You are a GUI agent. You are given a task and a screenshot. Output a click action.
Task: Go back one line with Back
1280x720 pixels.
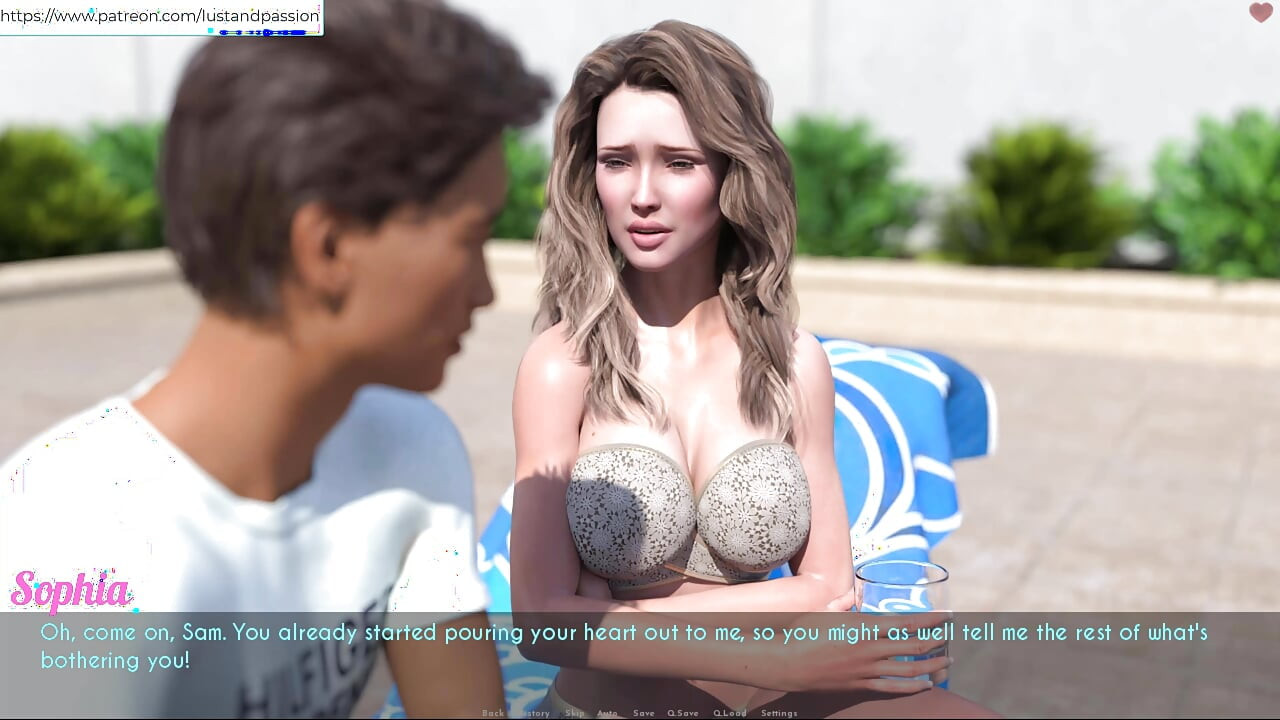click(x=492, y=713)
